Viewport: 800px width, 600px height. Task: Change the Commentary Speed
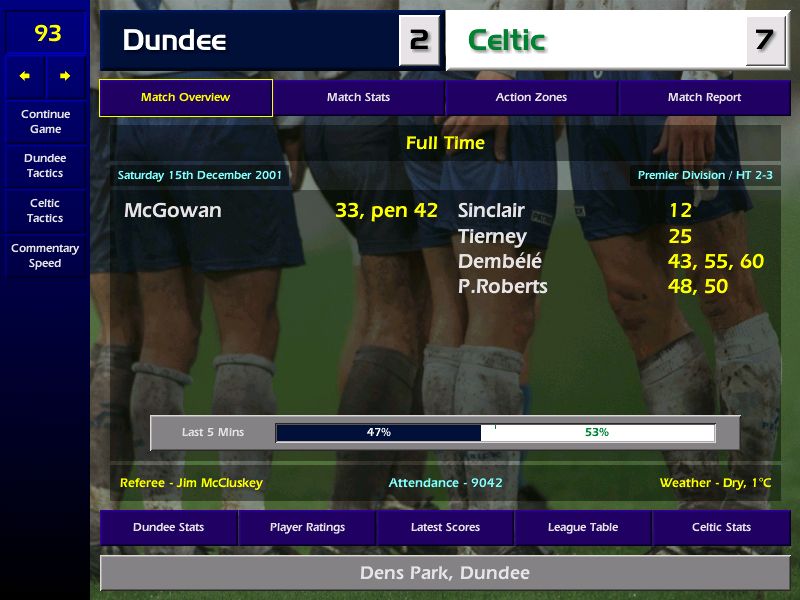(45, 256)
